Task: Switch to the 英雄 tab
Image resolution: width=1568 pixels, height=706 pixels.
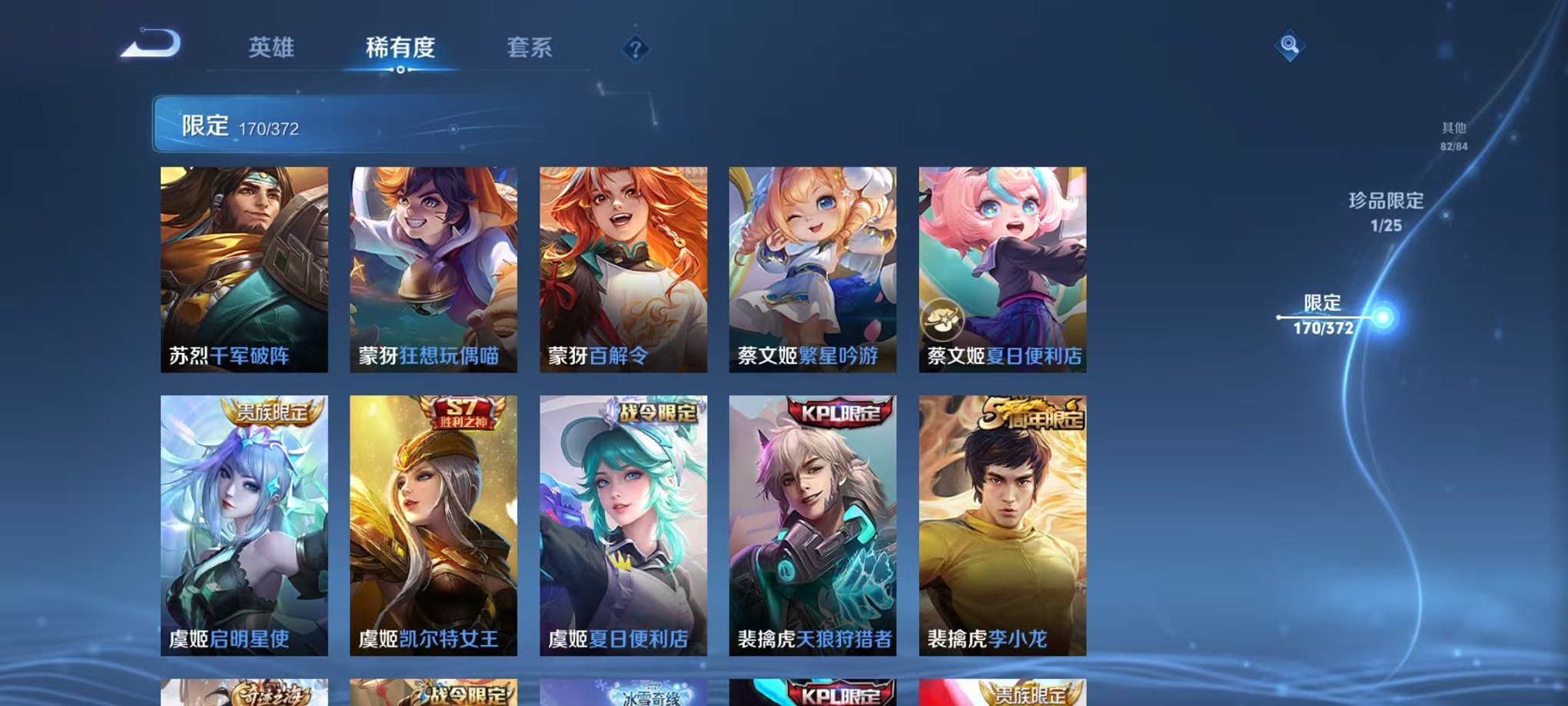Action: point(274,48)
